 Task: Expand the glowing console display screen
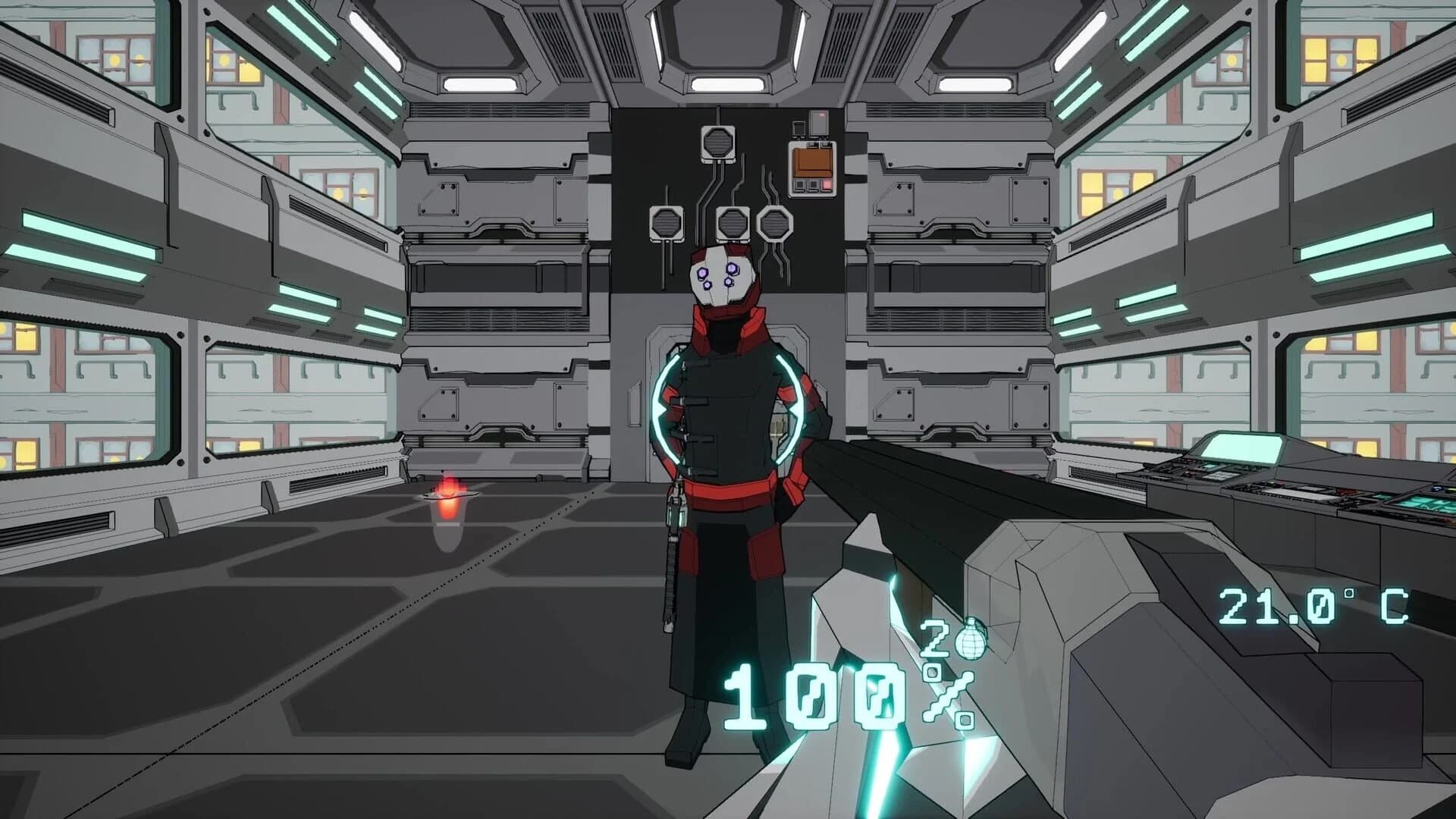(1241, 447)
